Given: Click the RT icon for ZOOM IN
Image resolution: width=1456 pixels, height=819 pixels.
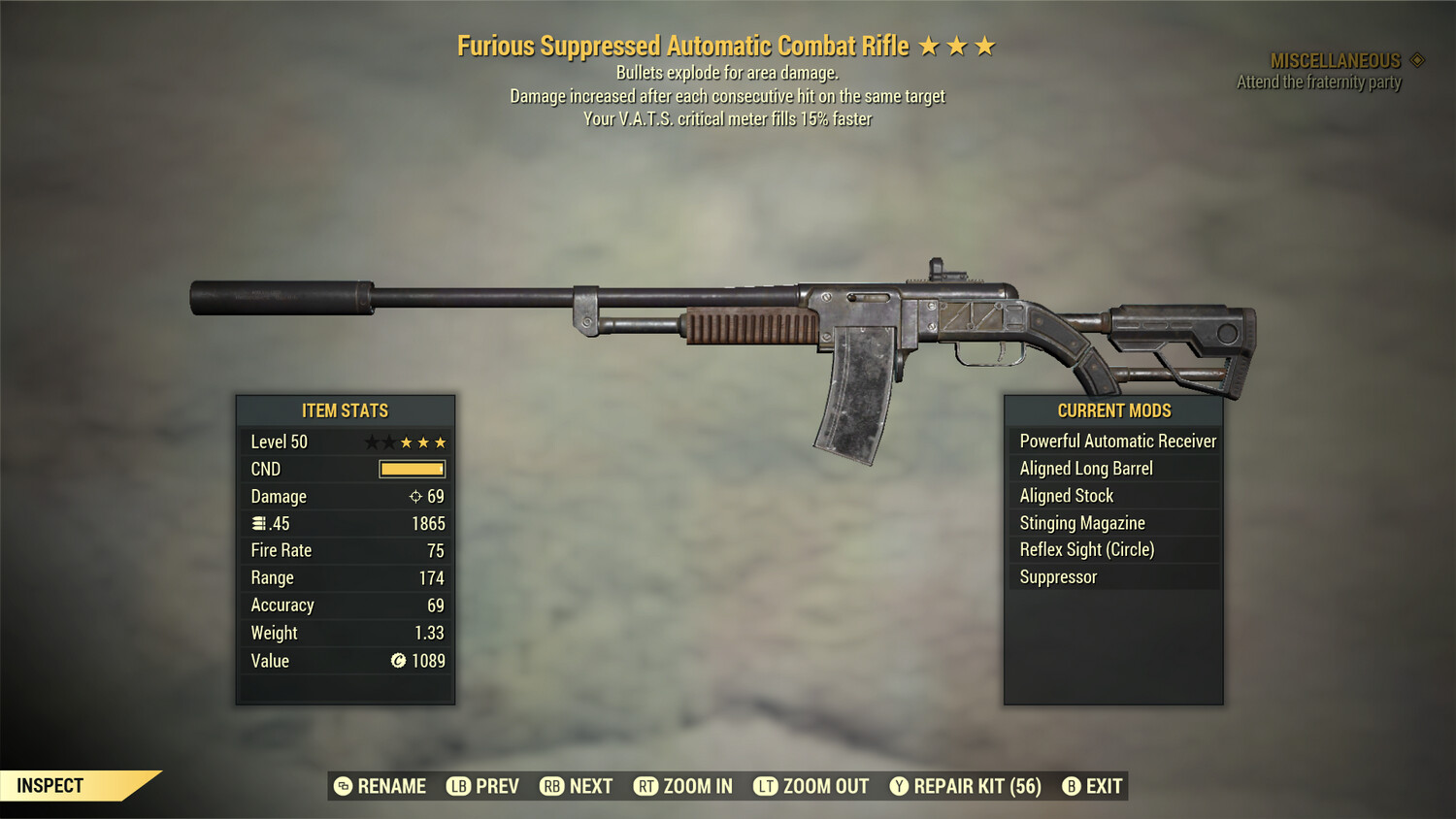Looking at the screenshot, I should pyautogui.click(x=645, y=786).
